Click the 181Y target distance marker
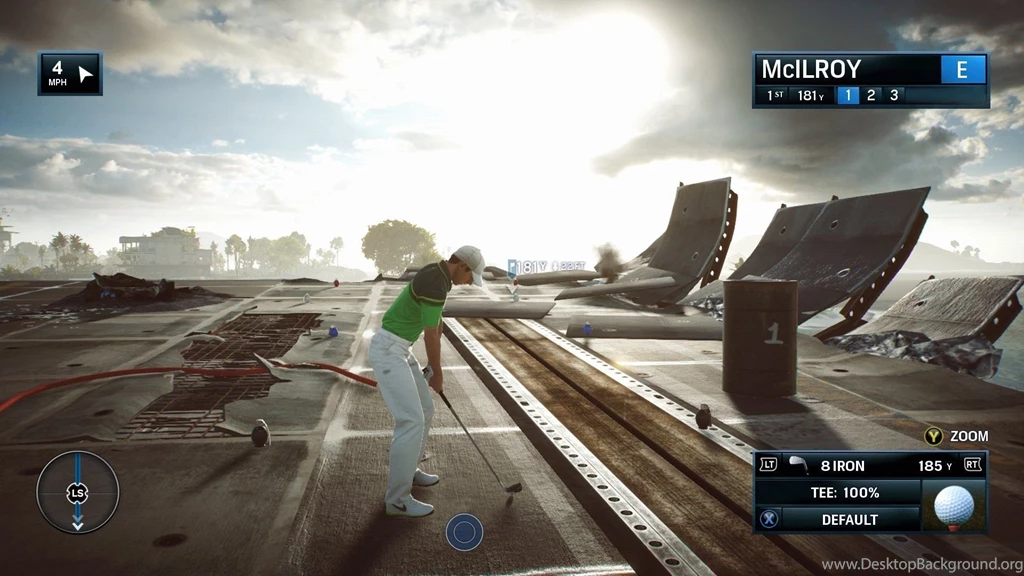 [527, 267]
